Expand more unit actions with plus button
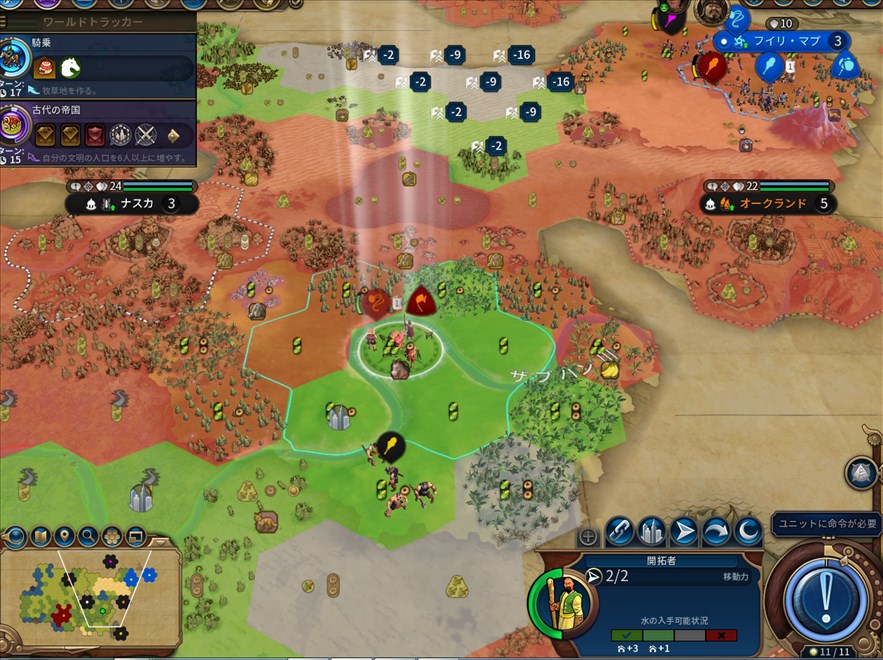This screenshot has width=883, height=660. point(589,537)
